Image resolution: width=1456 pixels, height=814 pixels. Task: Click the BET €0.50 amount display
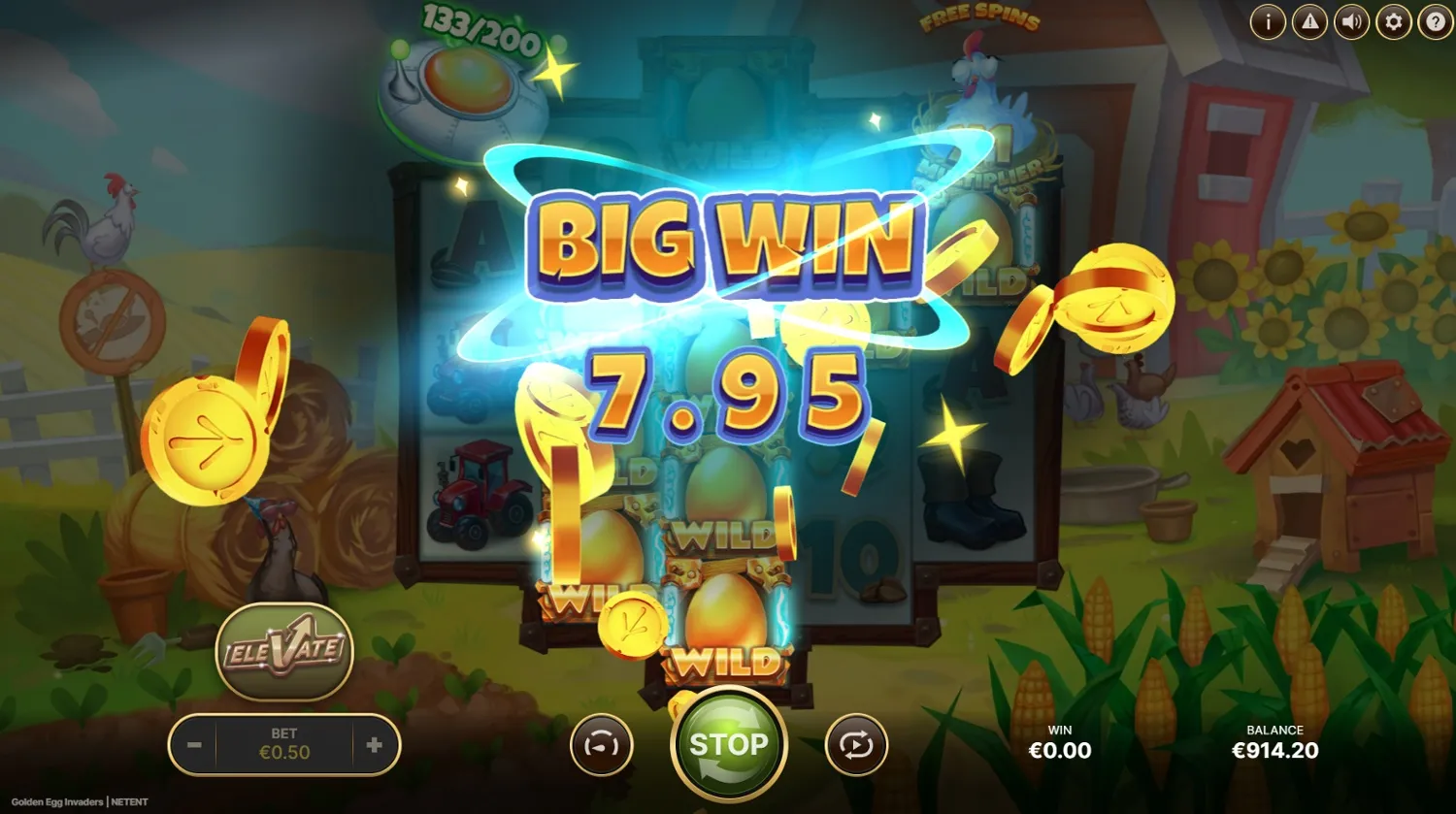283,745
